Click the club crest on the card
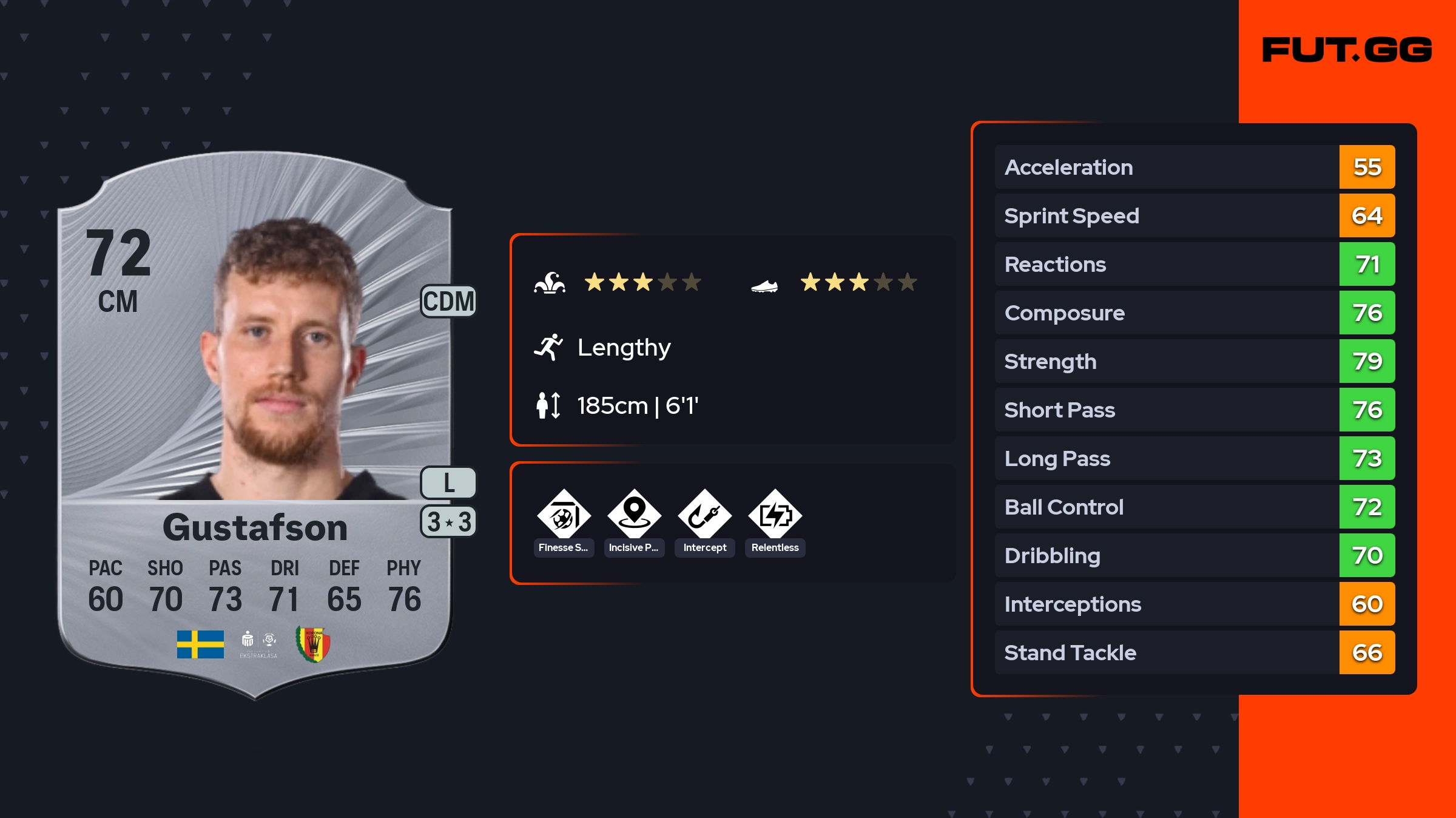Viewport: 1456px width, 818px height. 313,644
